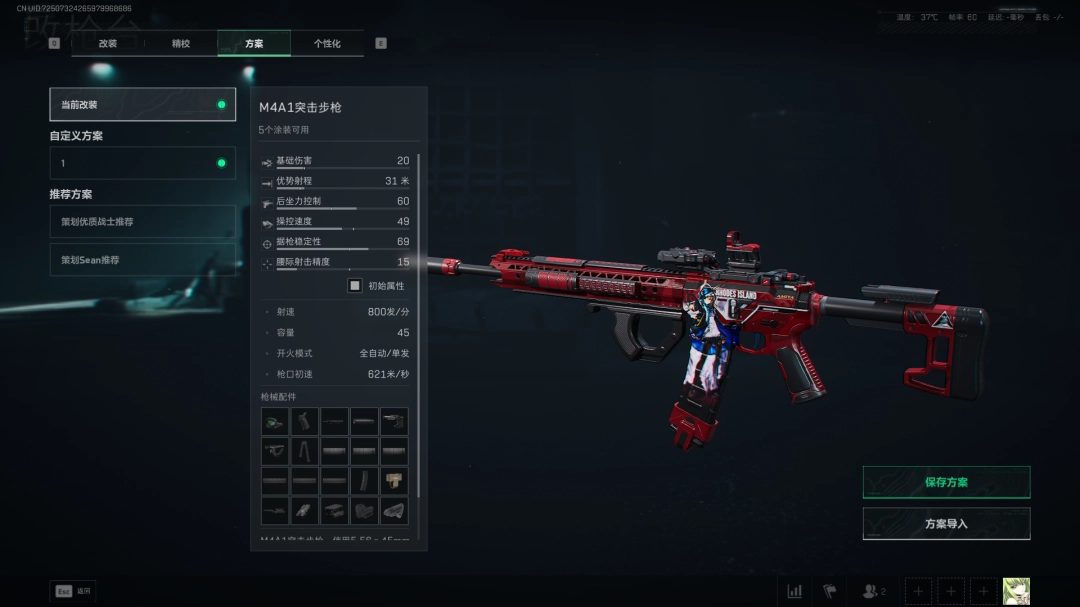Open 方案导入 to import a scheme

946,524
